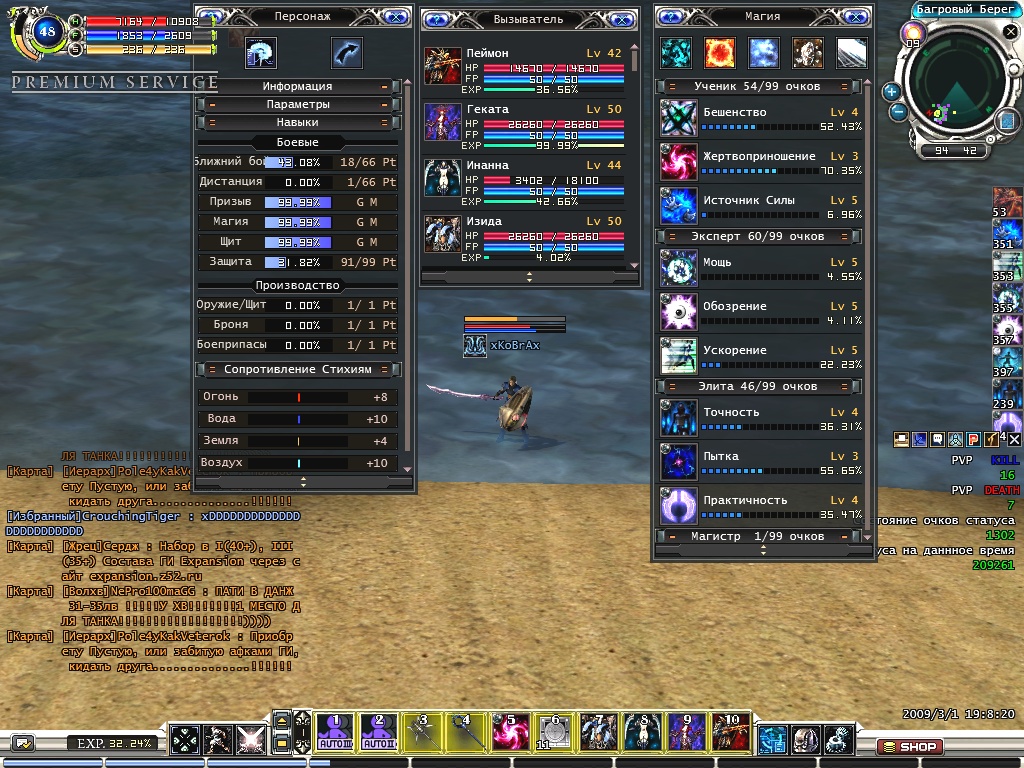
Task: Switch to the fire magic category icon
Action: tap(720, 52)
